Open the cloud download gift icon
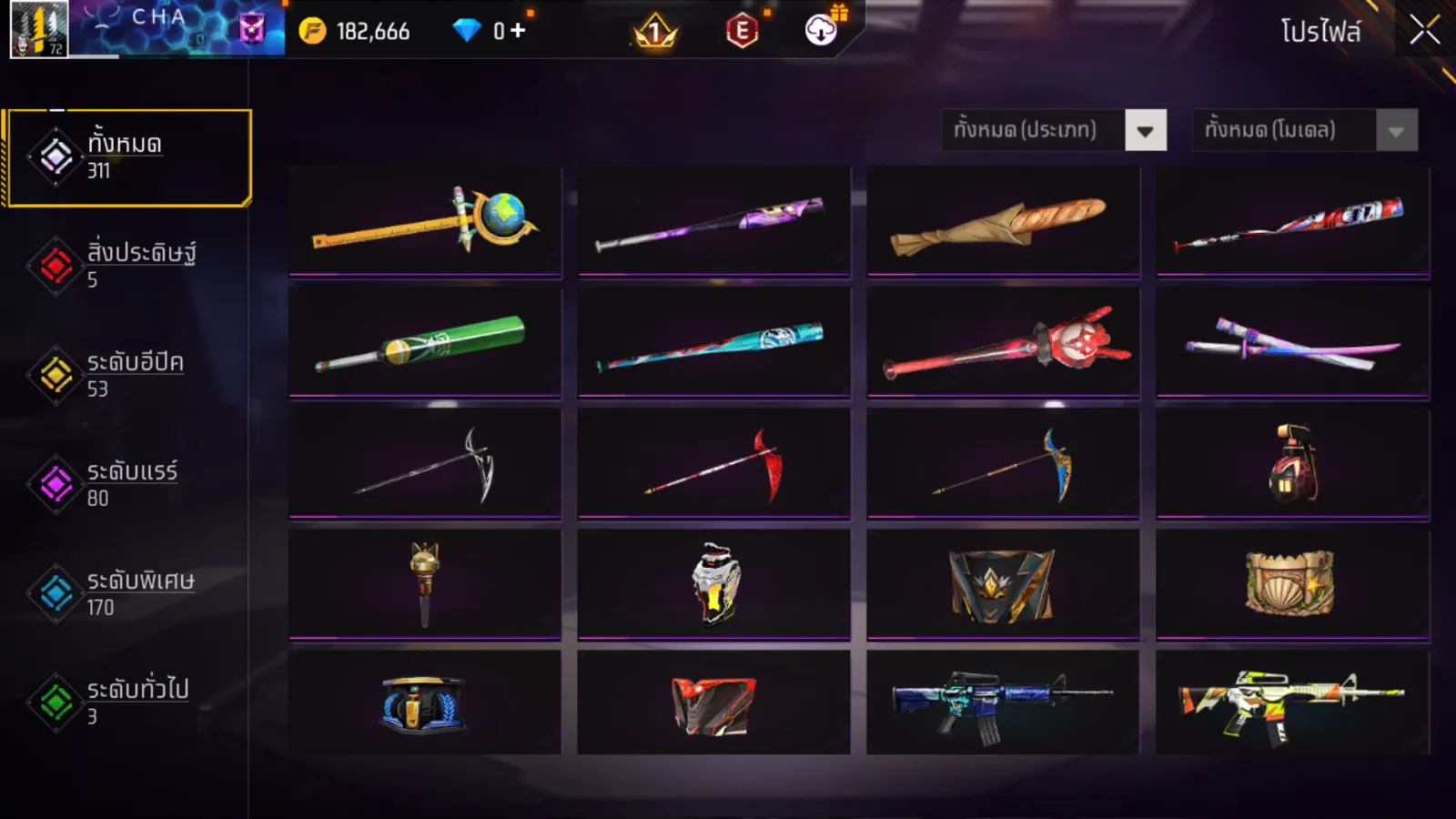Screen dimensions: 1456x819 (821, 30)
